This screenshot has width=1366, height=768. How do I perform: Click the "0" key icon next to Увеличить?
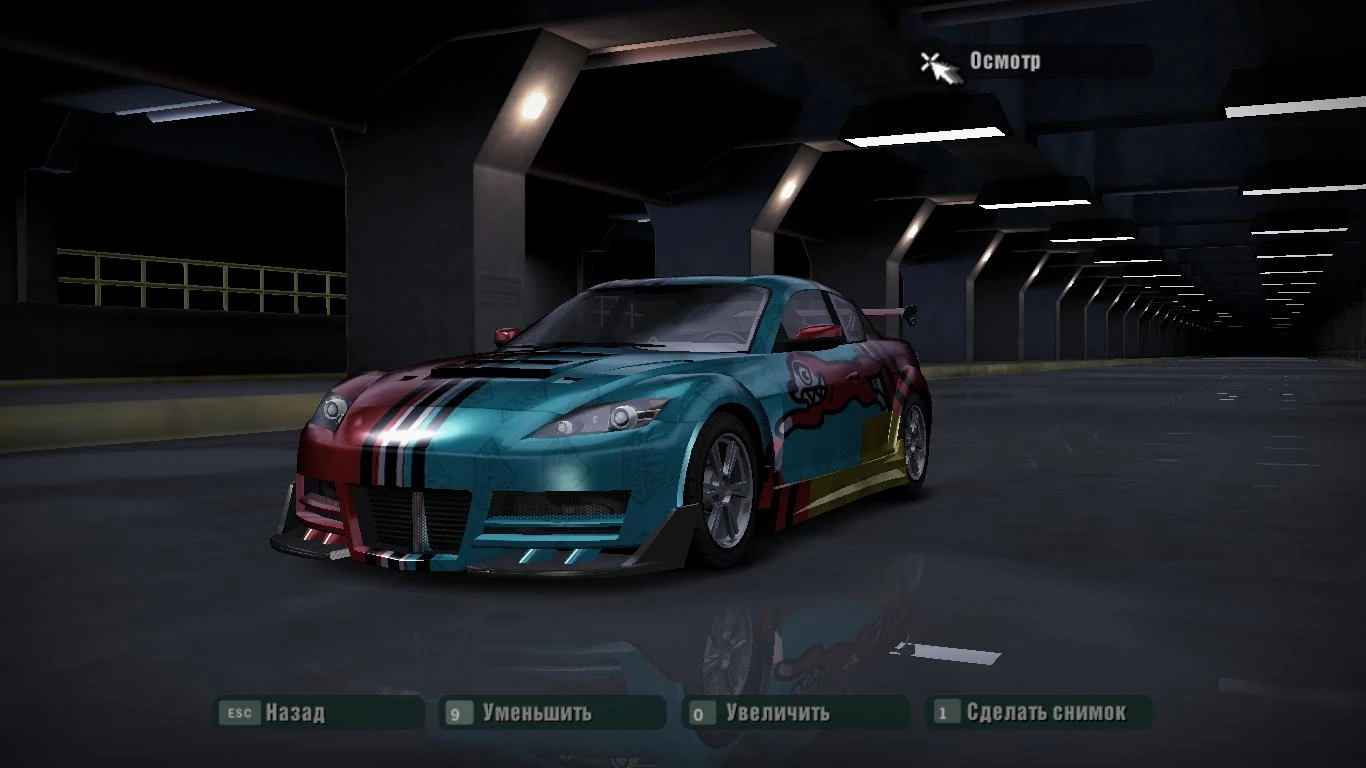699,713
